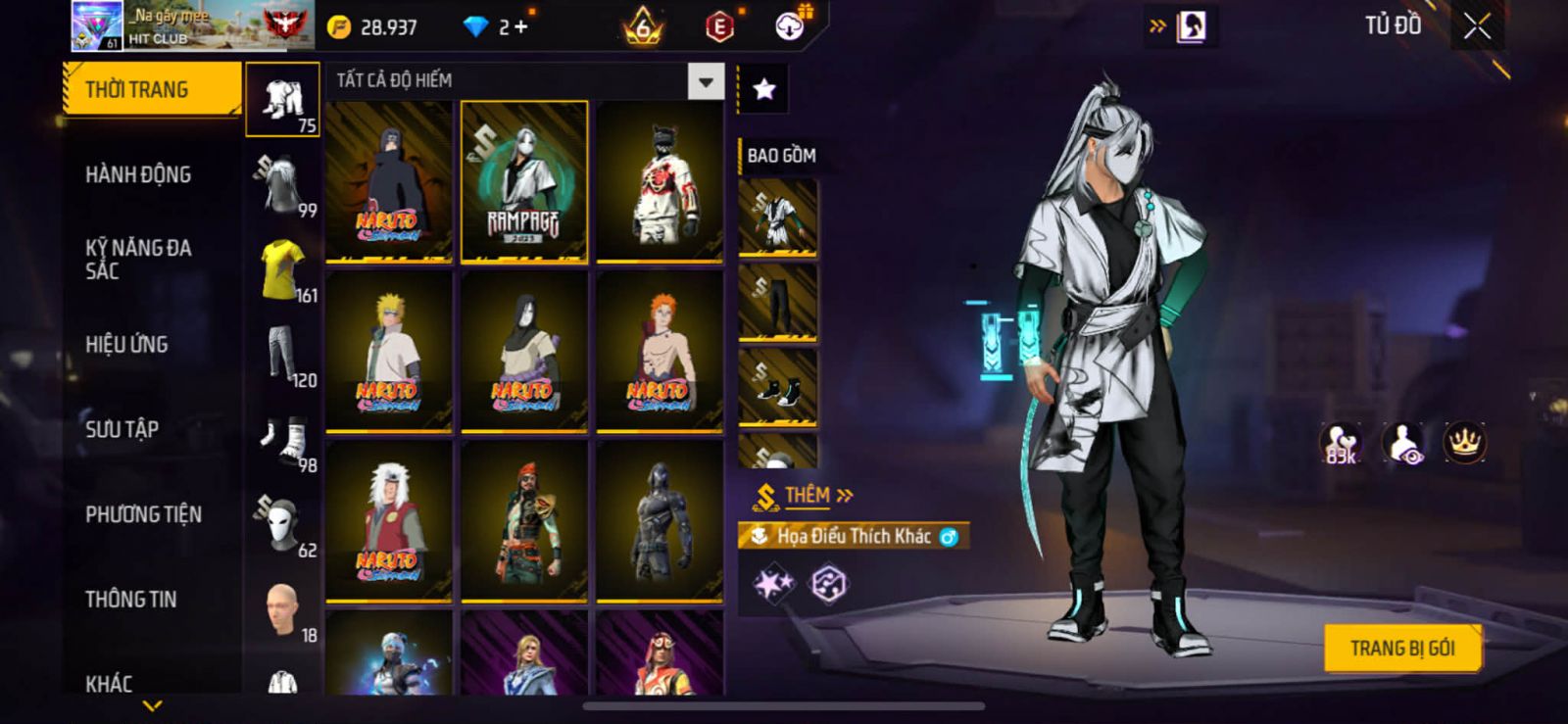Open the THỜI TRANG tab
Viewport: 1568px width, 724px height.
(151, 90)
